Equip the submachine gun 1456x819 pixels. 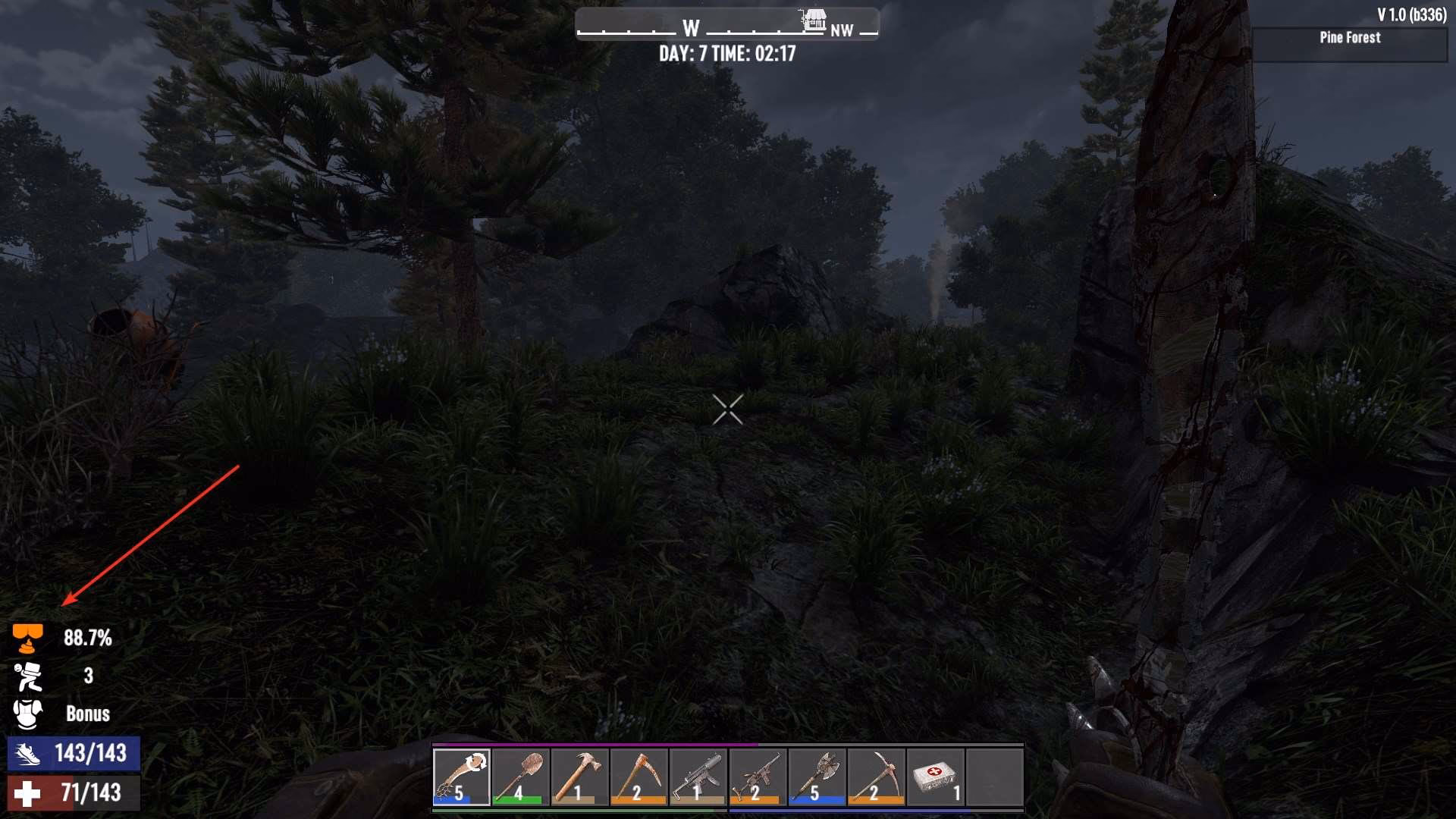[698, 777]
